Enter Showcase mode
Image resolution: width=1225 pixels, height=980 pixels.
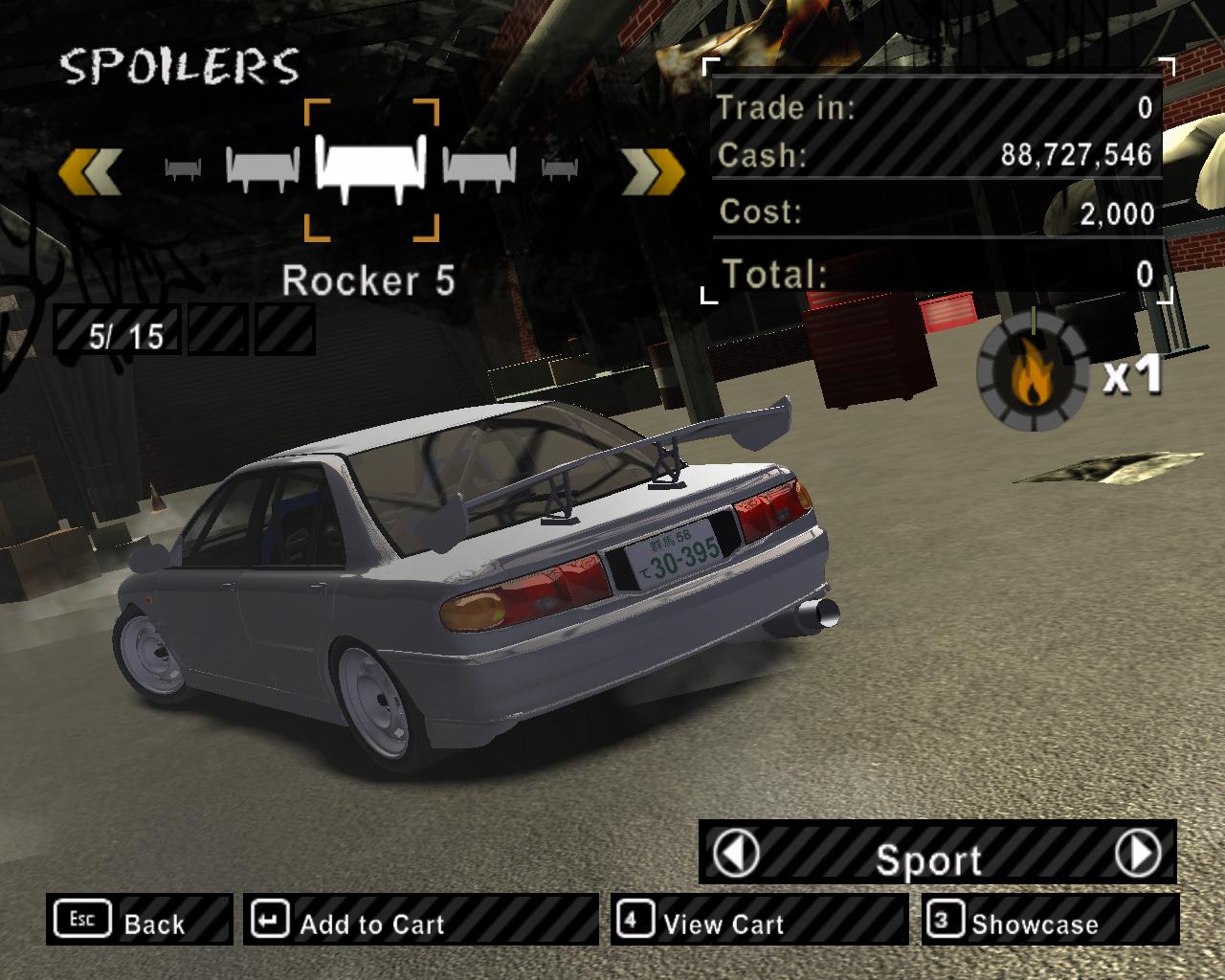coord(1050,921)
